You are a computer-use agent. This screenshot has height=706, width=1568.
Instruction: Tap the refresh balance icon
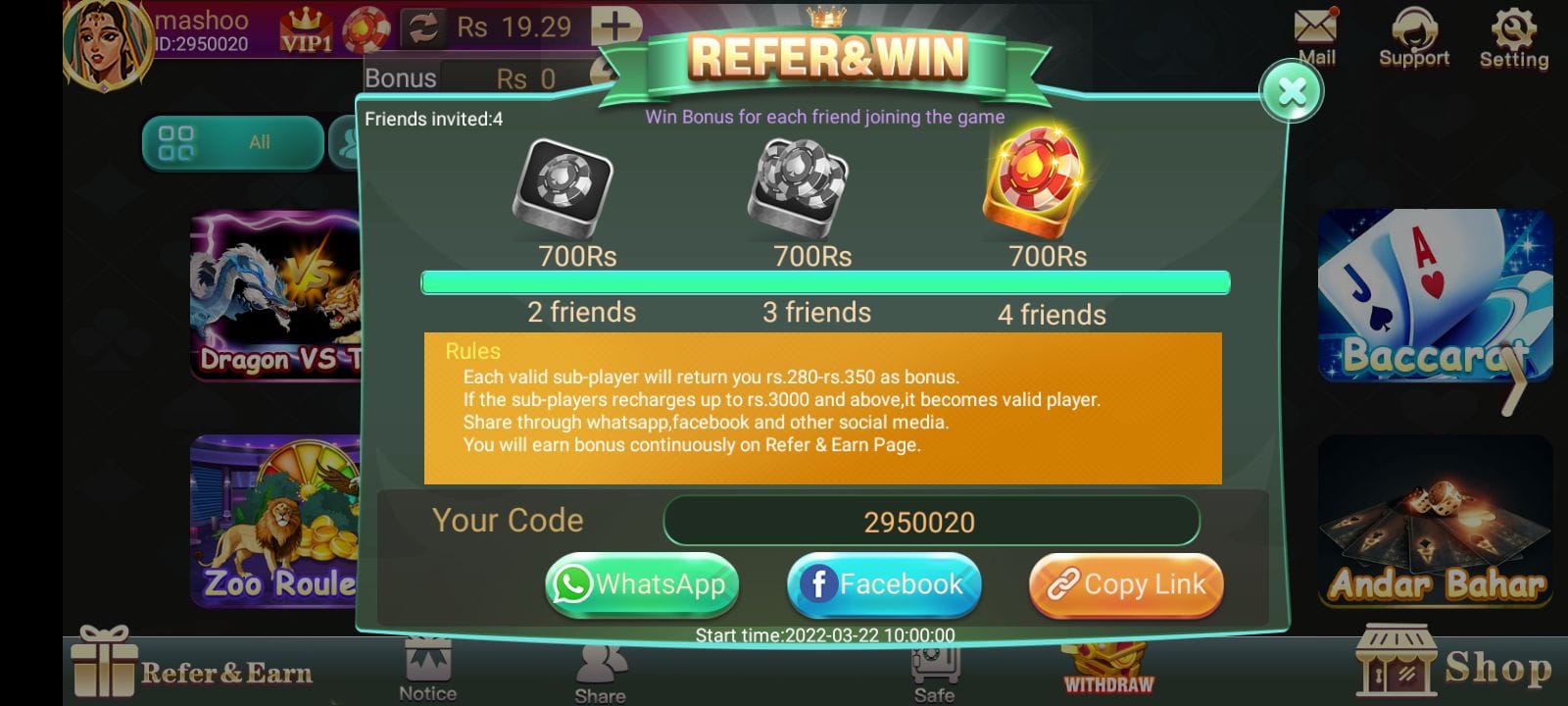coord(426,27)
